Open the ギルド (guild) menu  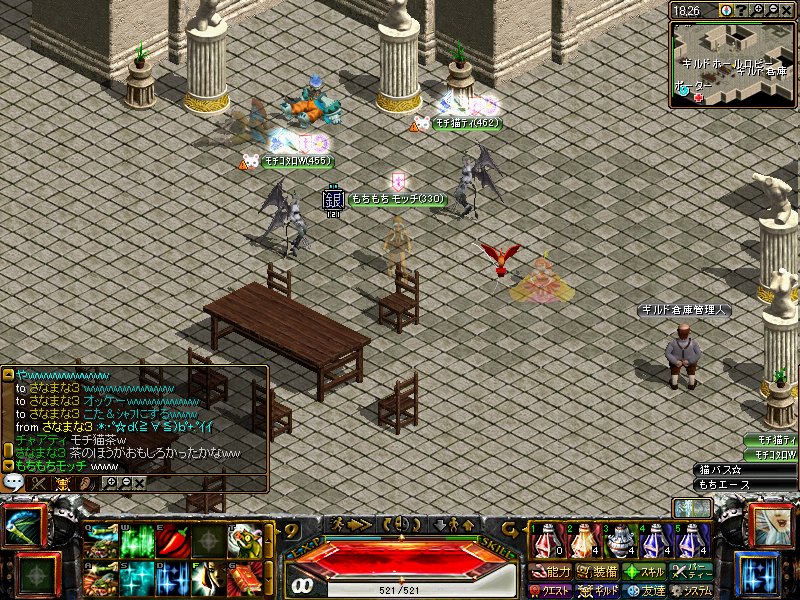tap(598, 591)
